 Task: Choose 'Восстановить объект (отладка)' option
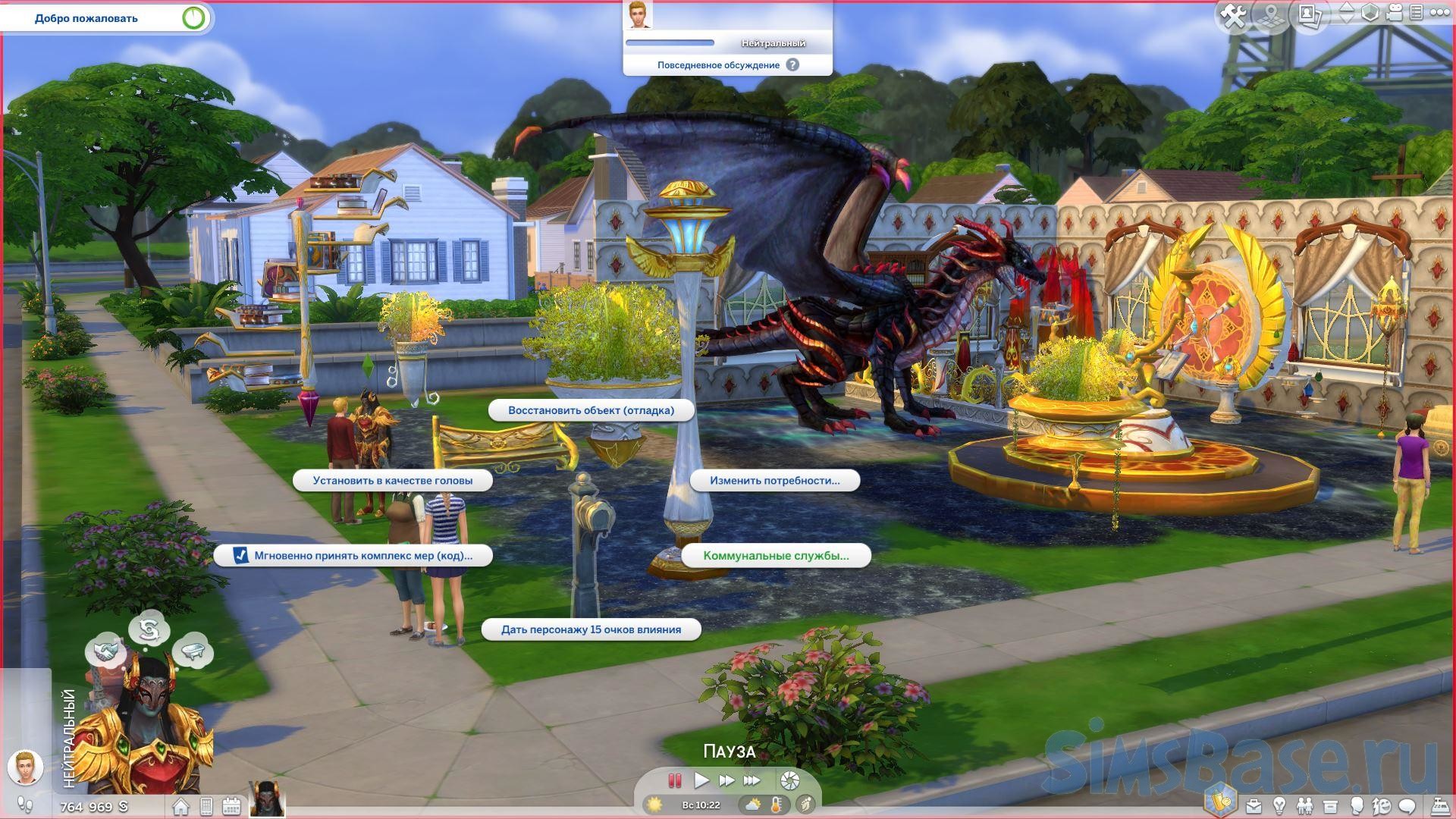pyautogui.click(x=591, y=410)
